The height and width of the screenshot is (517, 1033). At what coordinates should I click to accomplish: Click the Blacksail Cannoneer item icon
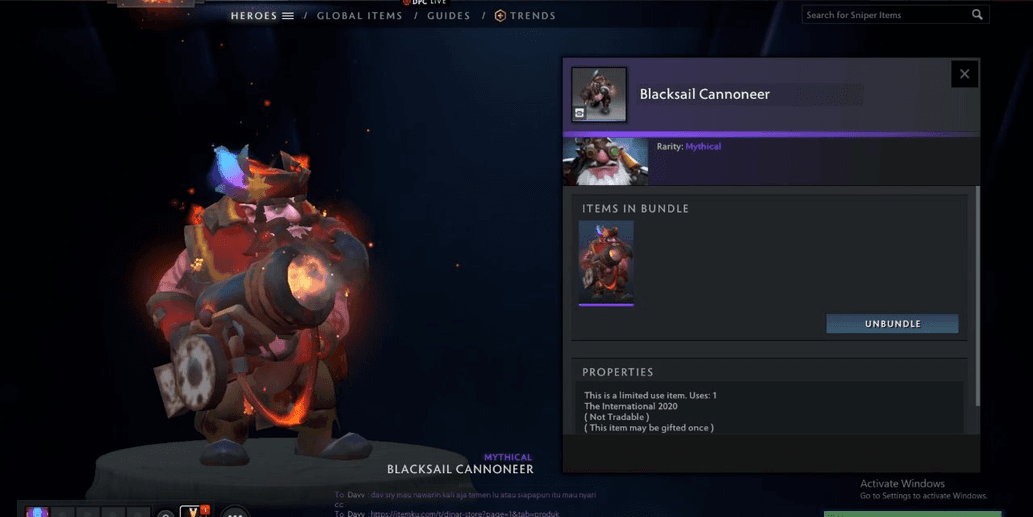click(599, 95)
